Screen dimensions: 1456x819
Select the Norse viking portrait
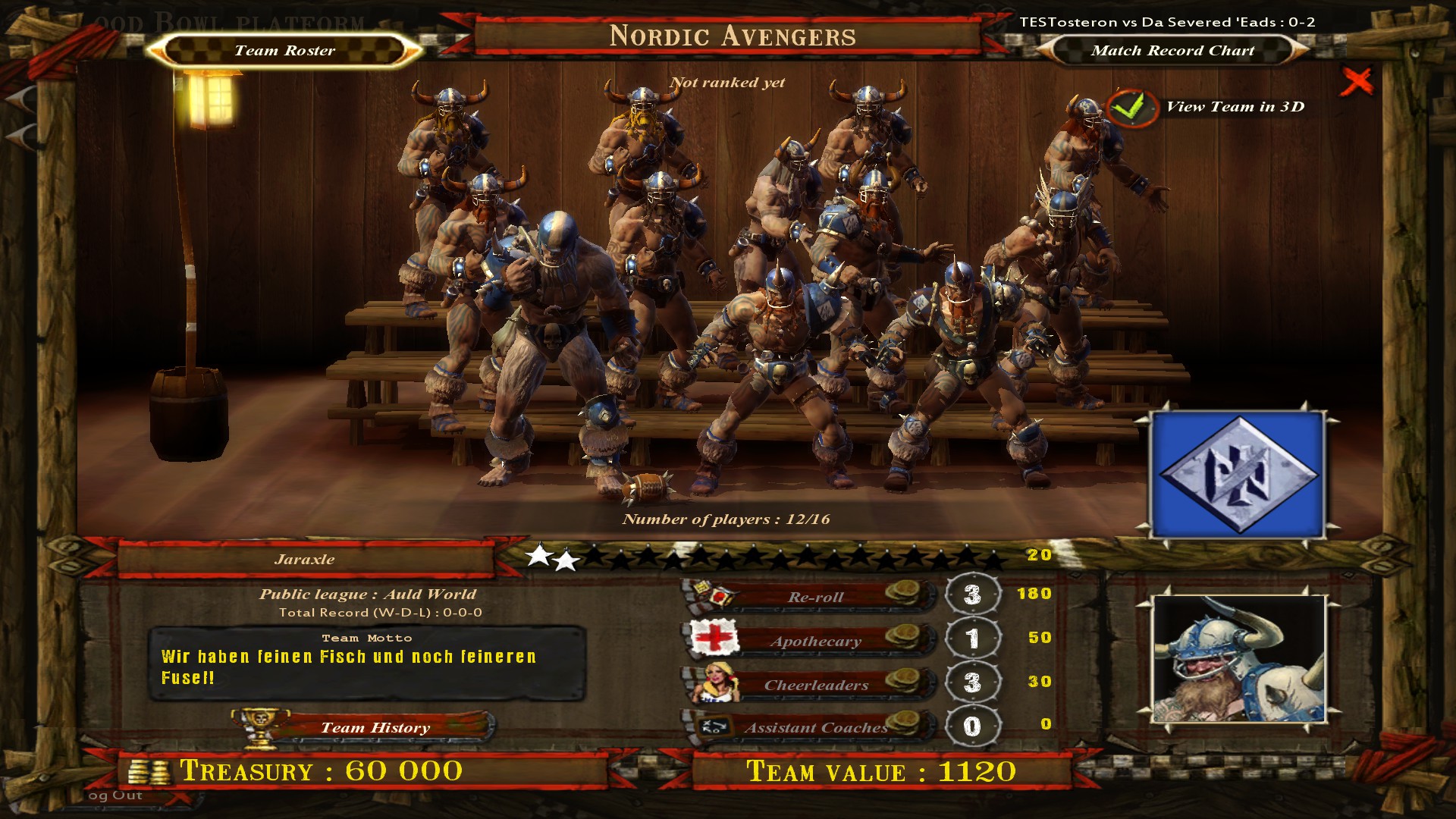(1238, 659)
